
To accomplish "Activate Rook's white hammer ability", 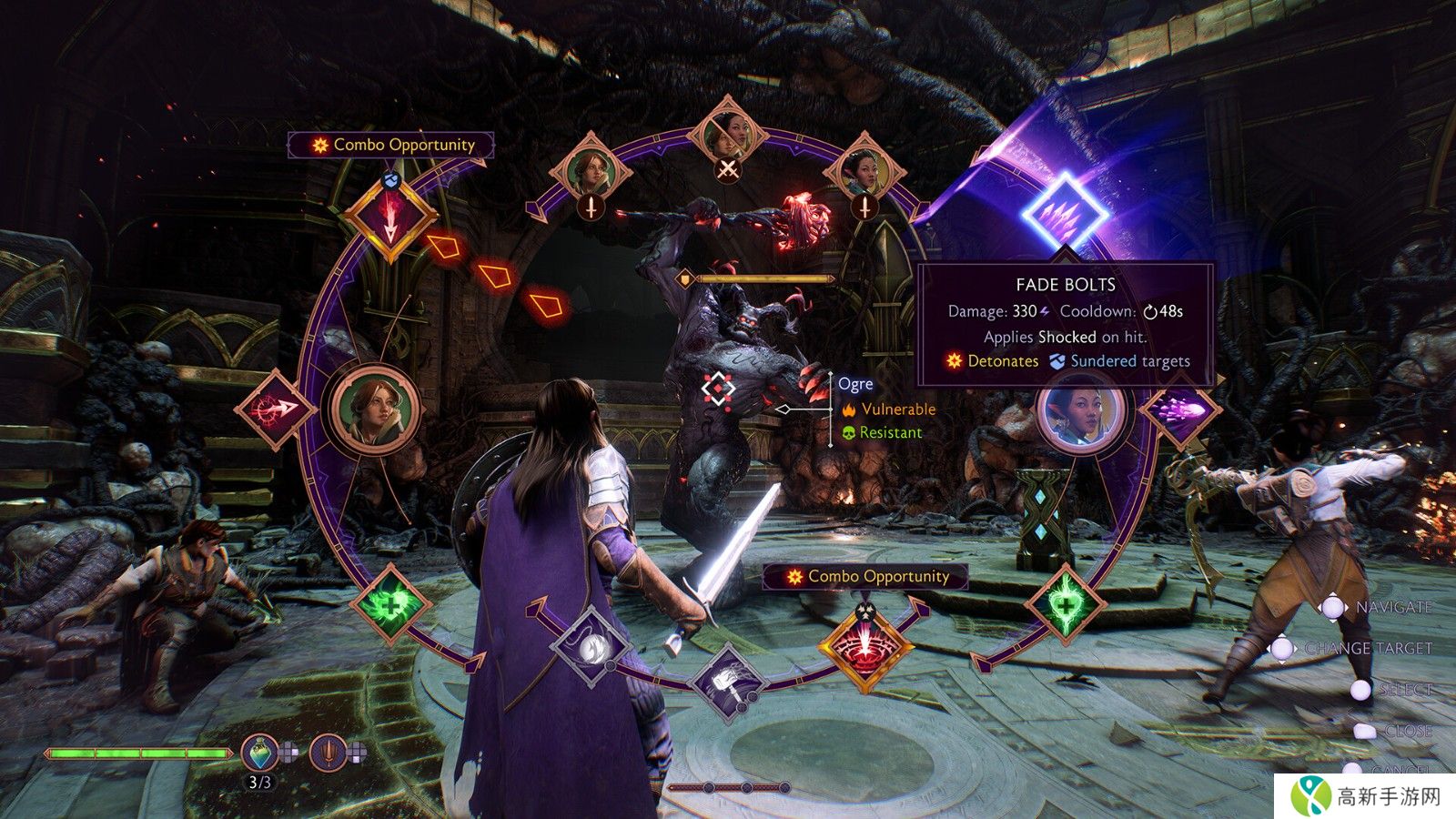I will point(728,681).
